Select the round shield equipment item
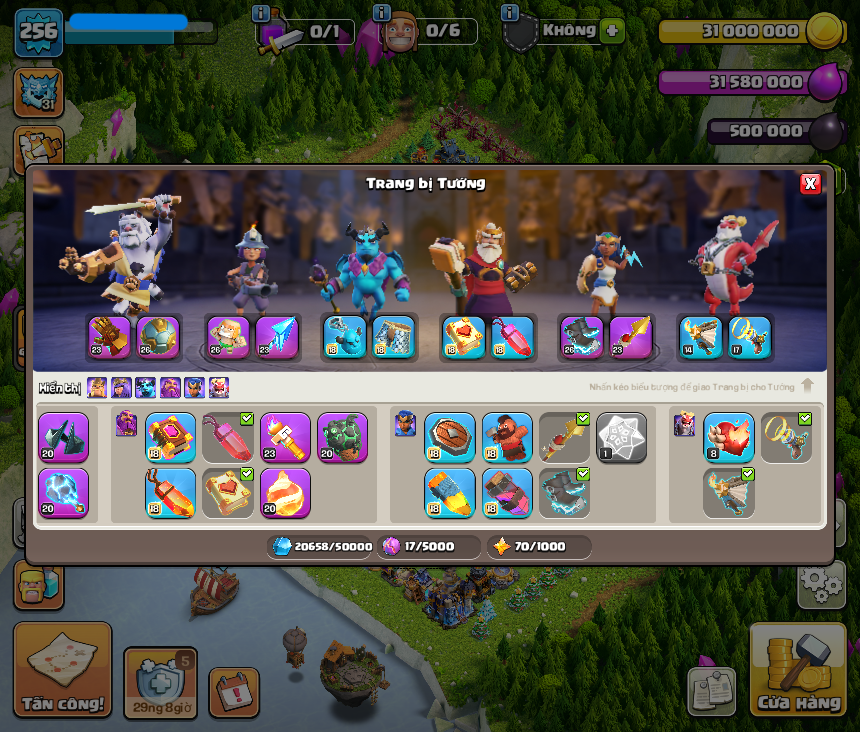The height and width of the screenshot is (732, 860). (450, 438)
